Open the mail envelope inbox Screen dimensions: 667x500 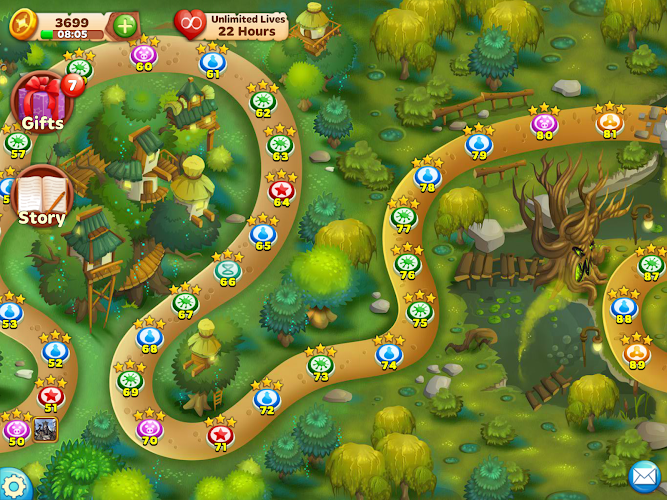[644, 475]
